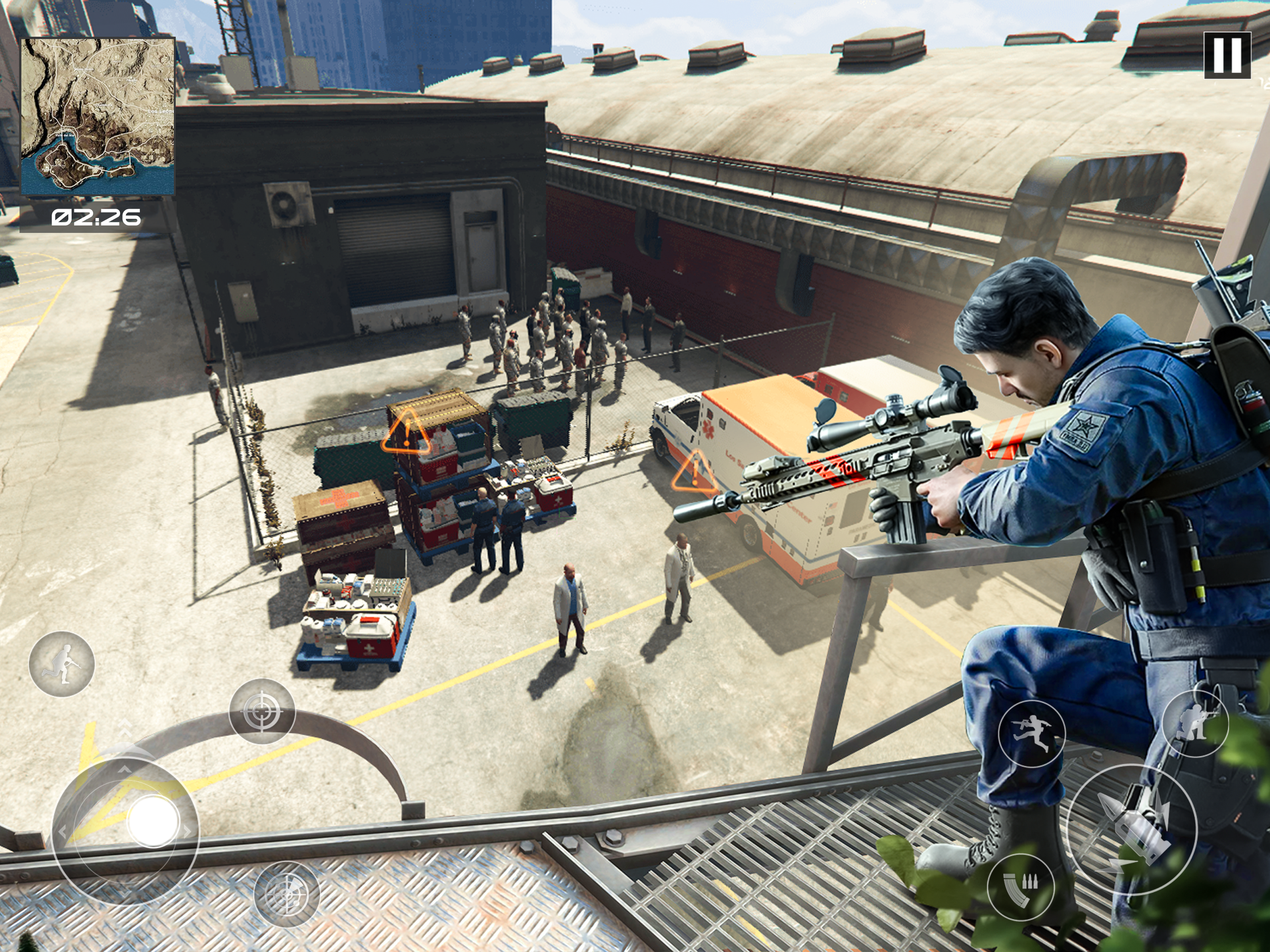Toggle the crosshair aim button

[x=262, y=711]
